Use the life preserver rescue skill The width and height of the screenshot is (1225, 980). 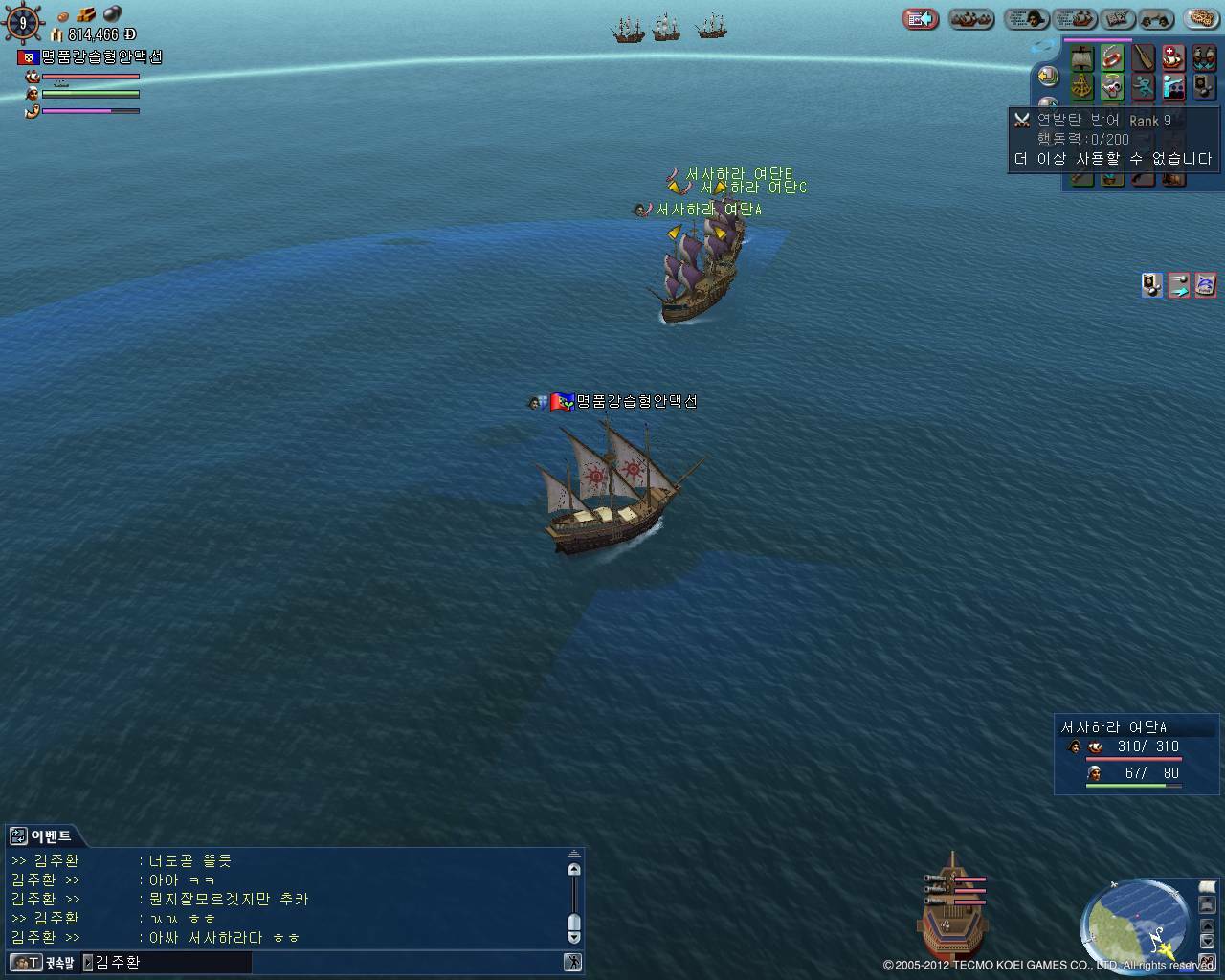tap(1112, 58)
